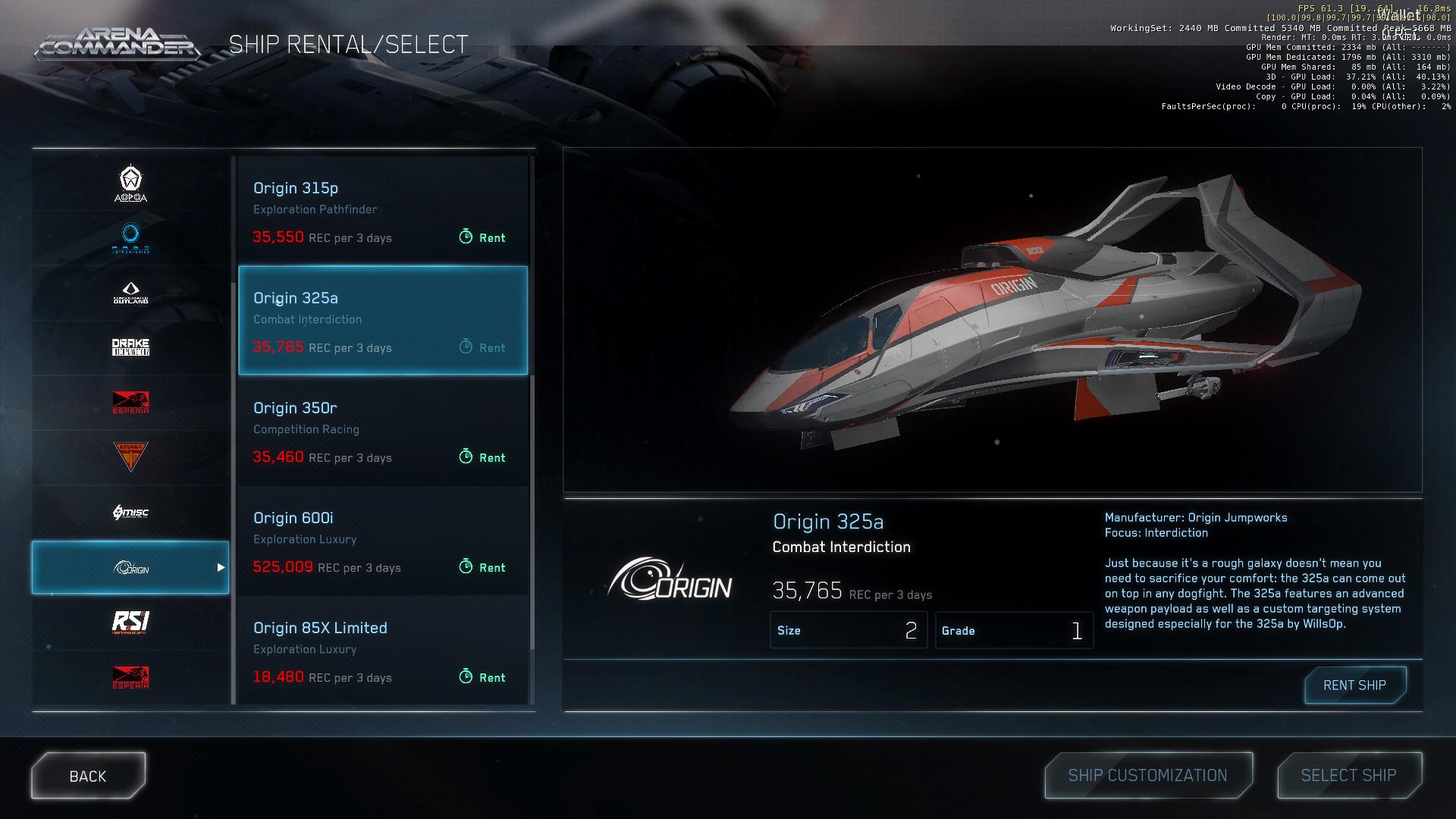Screen dimensions: 1456x819
Task: Select the RSI manufacturer logo
Action: [x=130, y=622]
